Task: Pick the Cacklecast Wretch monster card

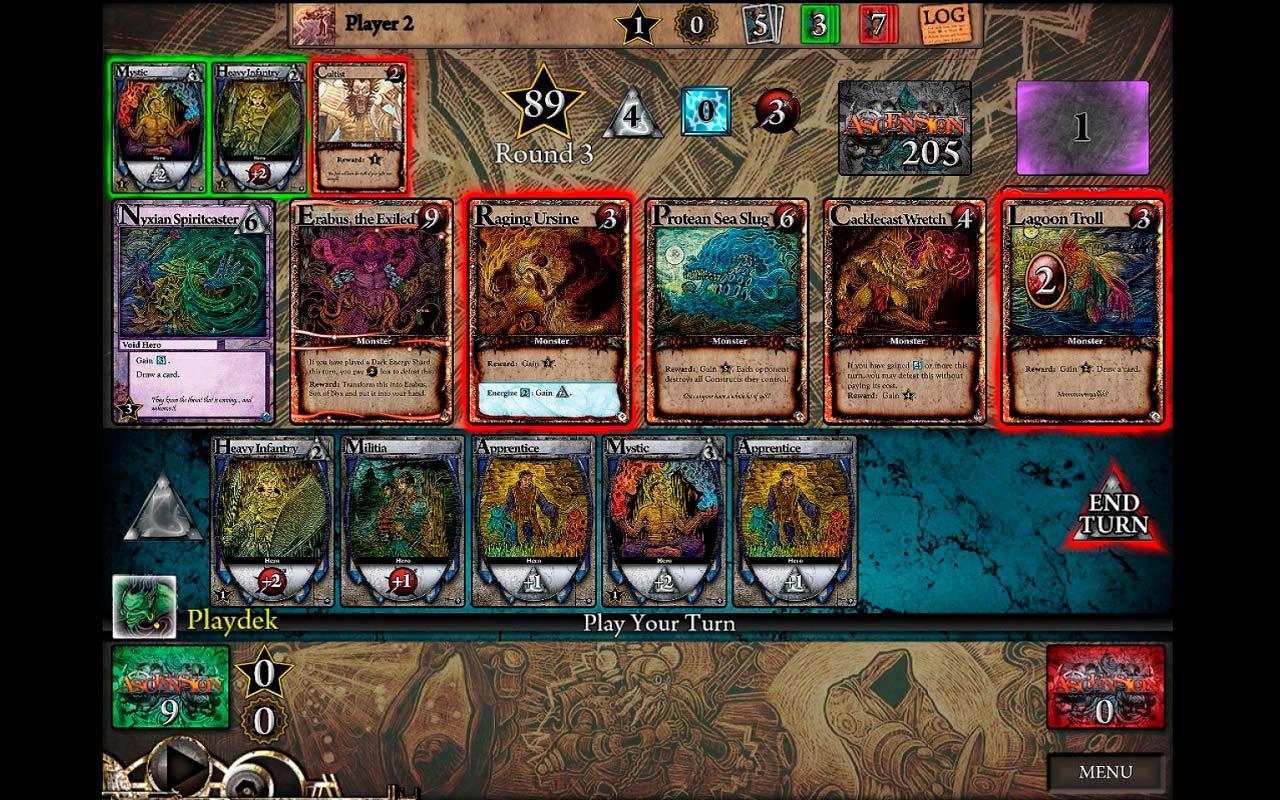Action: coord(905,312)
